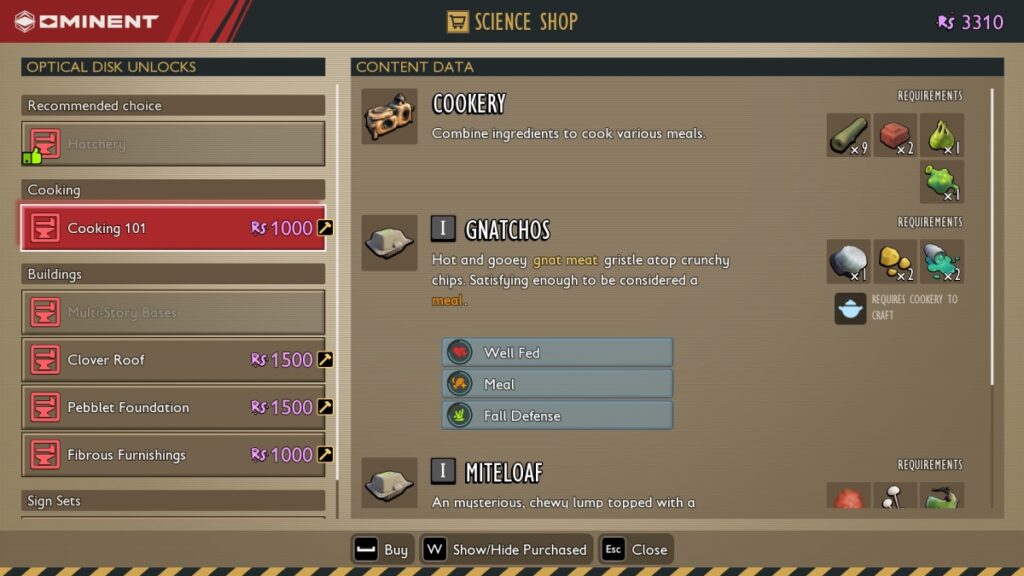Click the Well Fed effect entry

pos(557,352)
